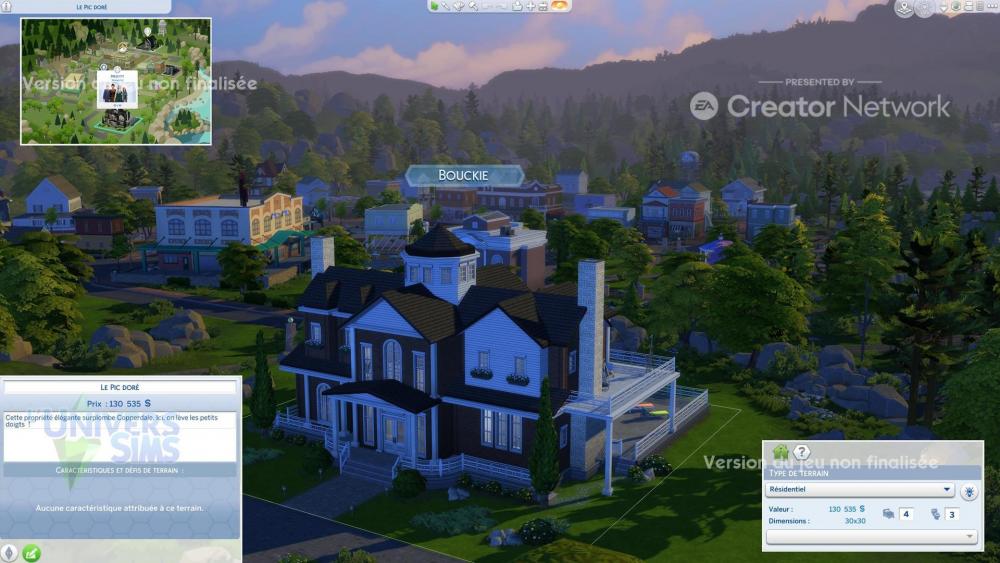Open the neighborhood map thumbnail
The image size is (1000, 563).
116,81
